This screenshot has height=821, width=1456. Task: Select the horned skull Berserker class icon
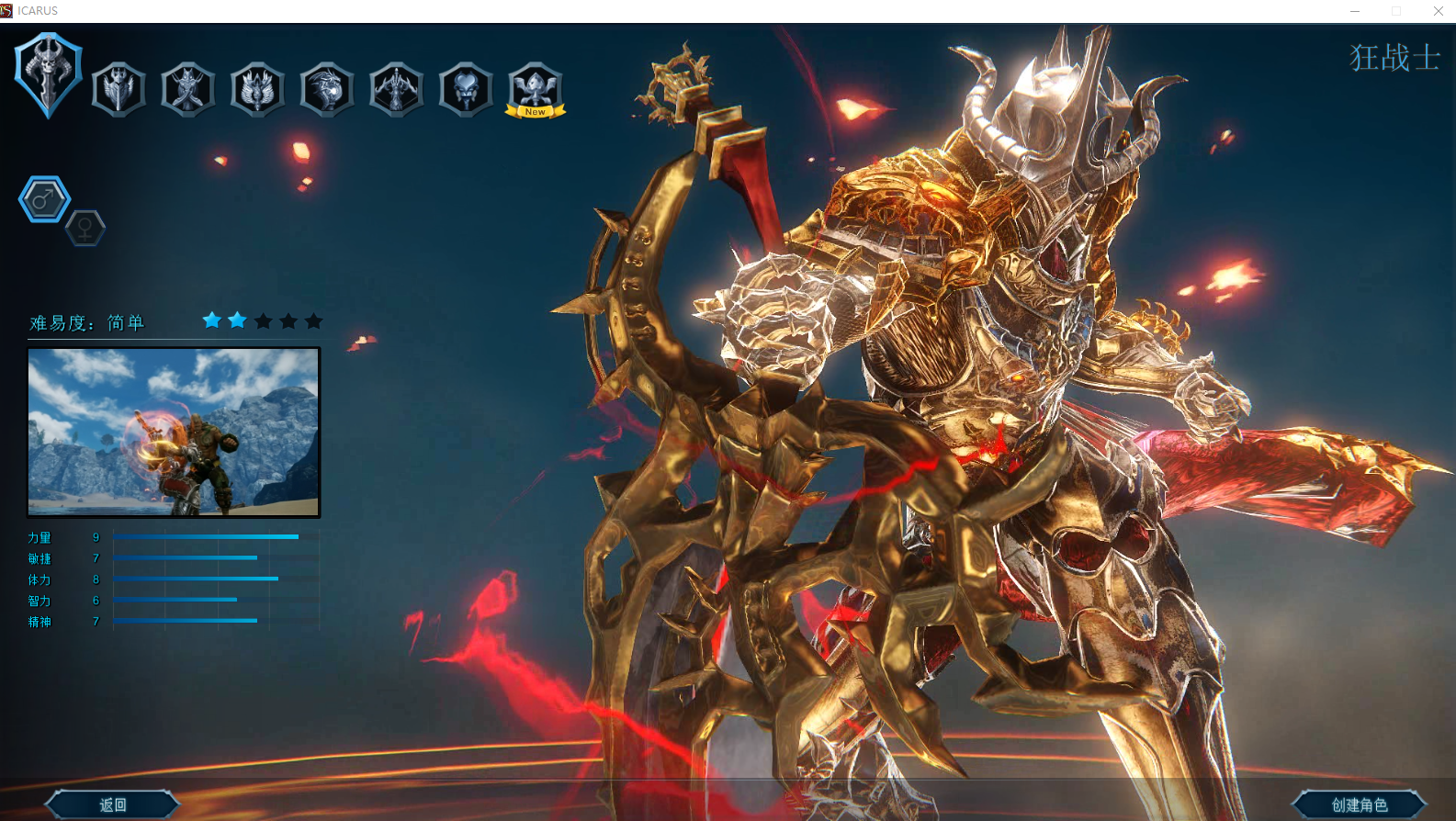[x=49, y=74]
